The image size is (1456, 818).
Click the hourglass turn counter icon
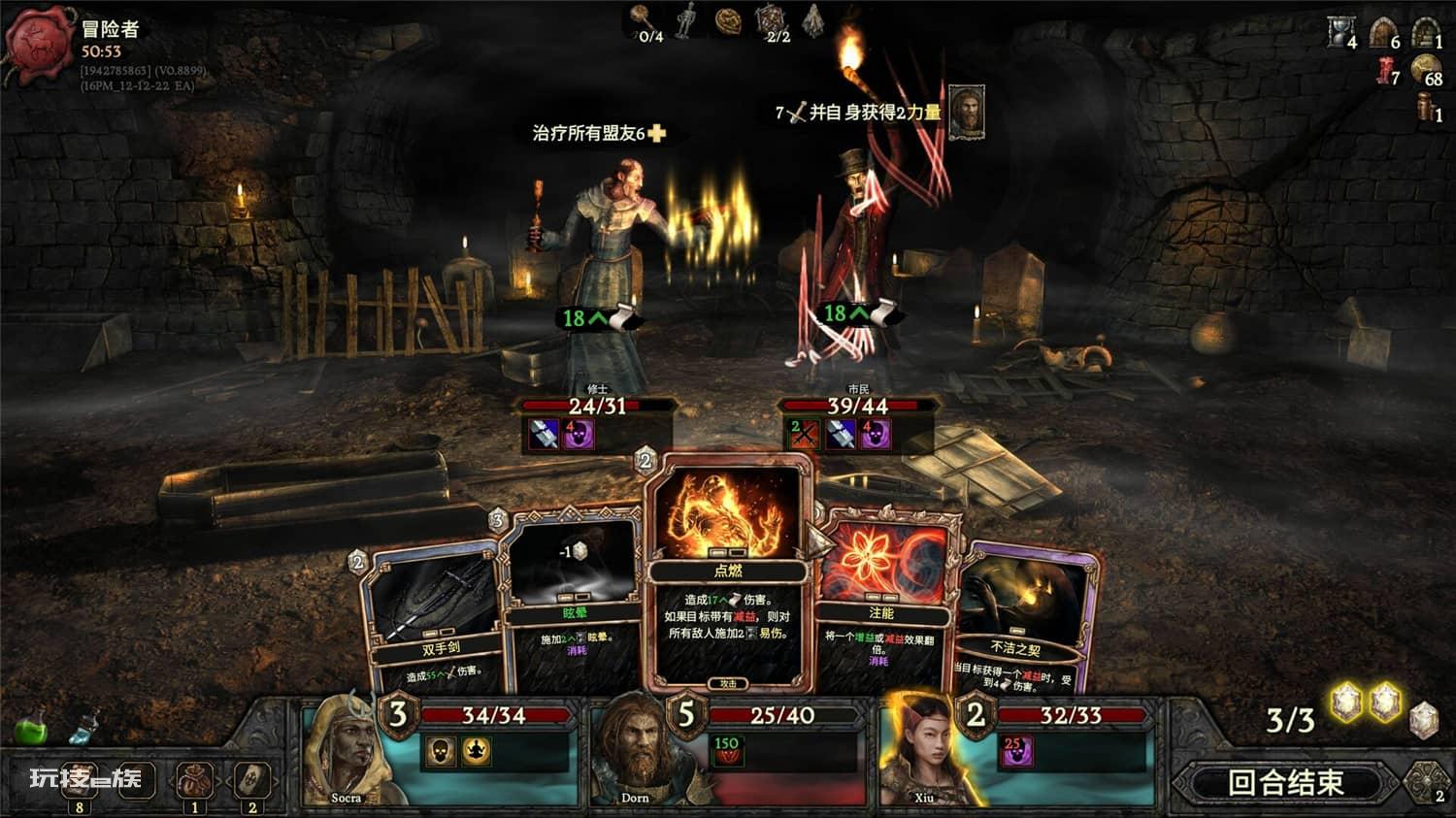click(1340, 32)
